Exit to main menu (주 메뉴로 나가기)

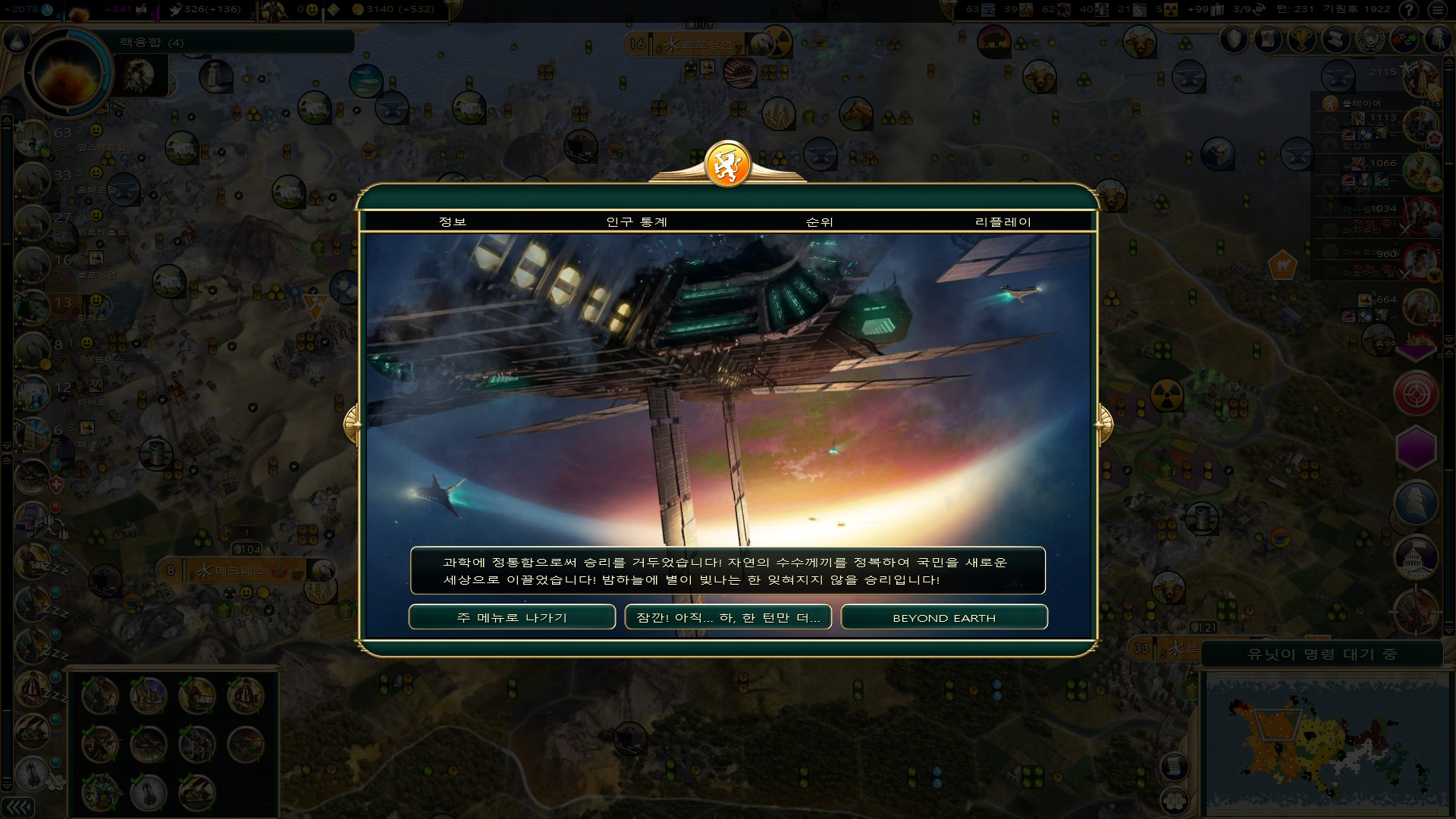[x=512, y=617]
